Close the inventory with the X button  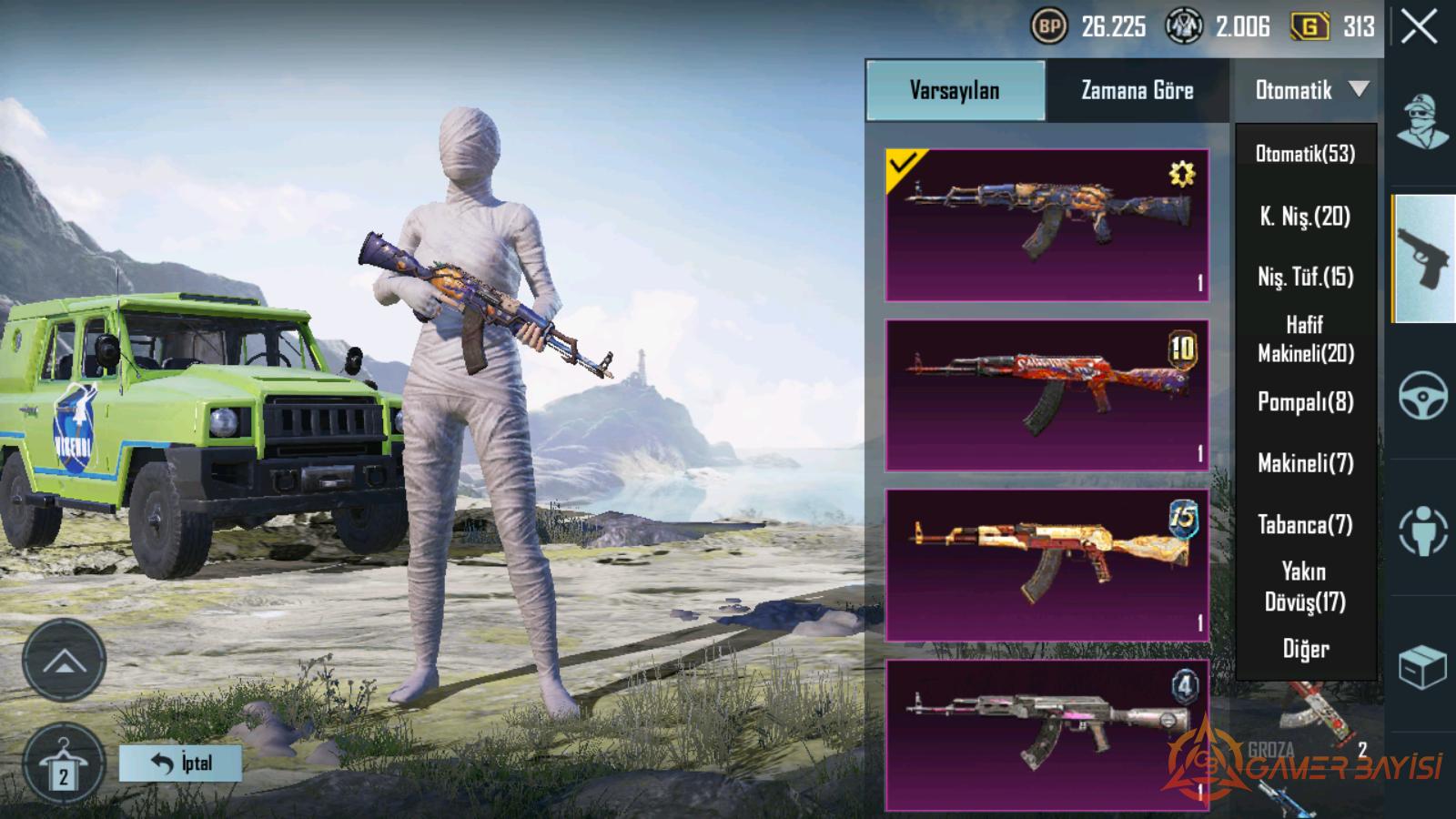pos(1419,27)
